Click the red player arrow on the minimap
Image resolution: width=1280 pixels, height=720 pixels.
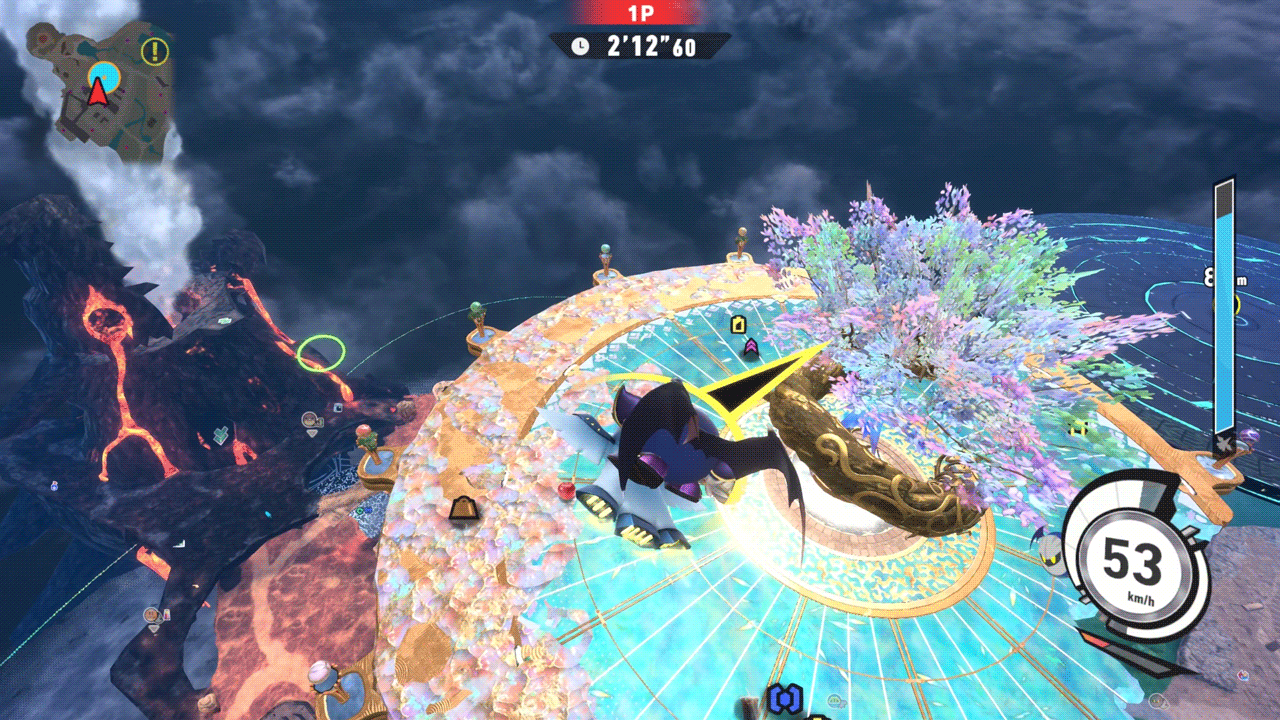97,93
